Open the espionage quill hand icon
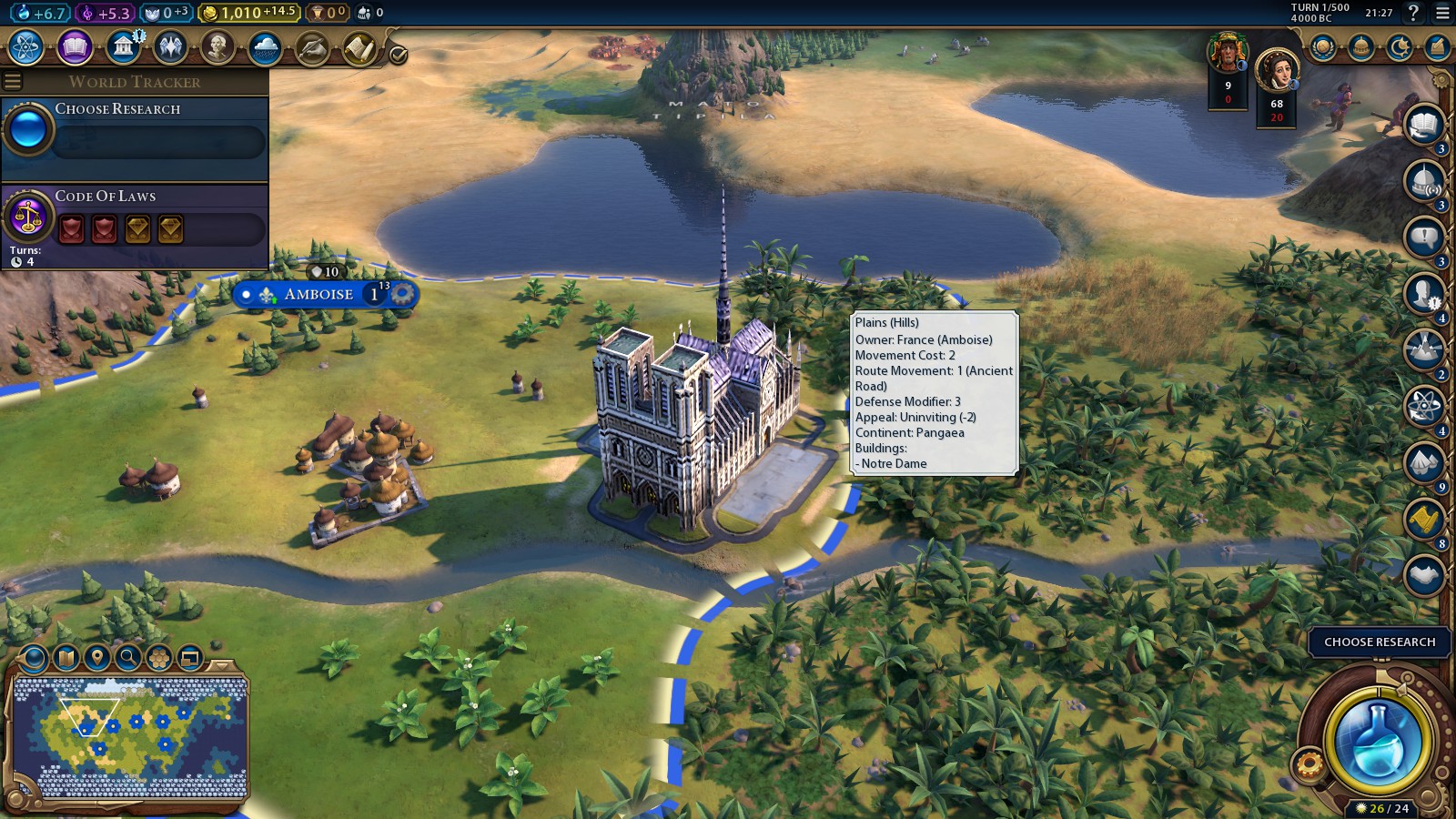 tap(312, 47)
